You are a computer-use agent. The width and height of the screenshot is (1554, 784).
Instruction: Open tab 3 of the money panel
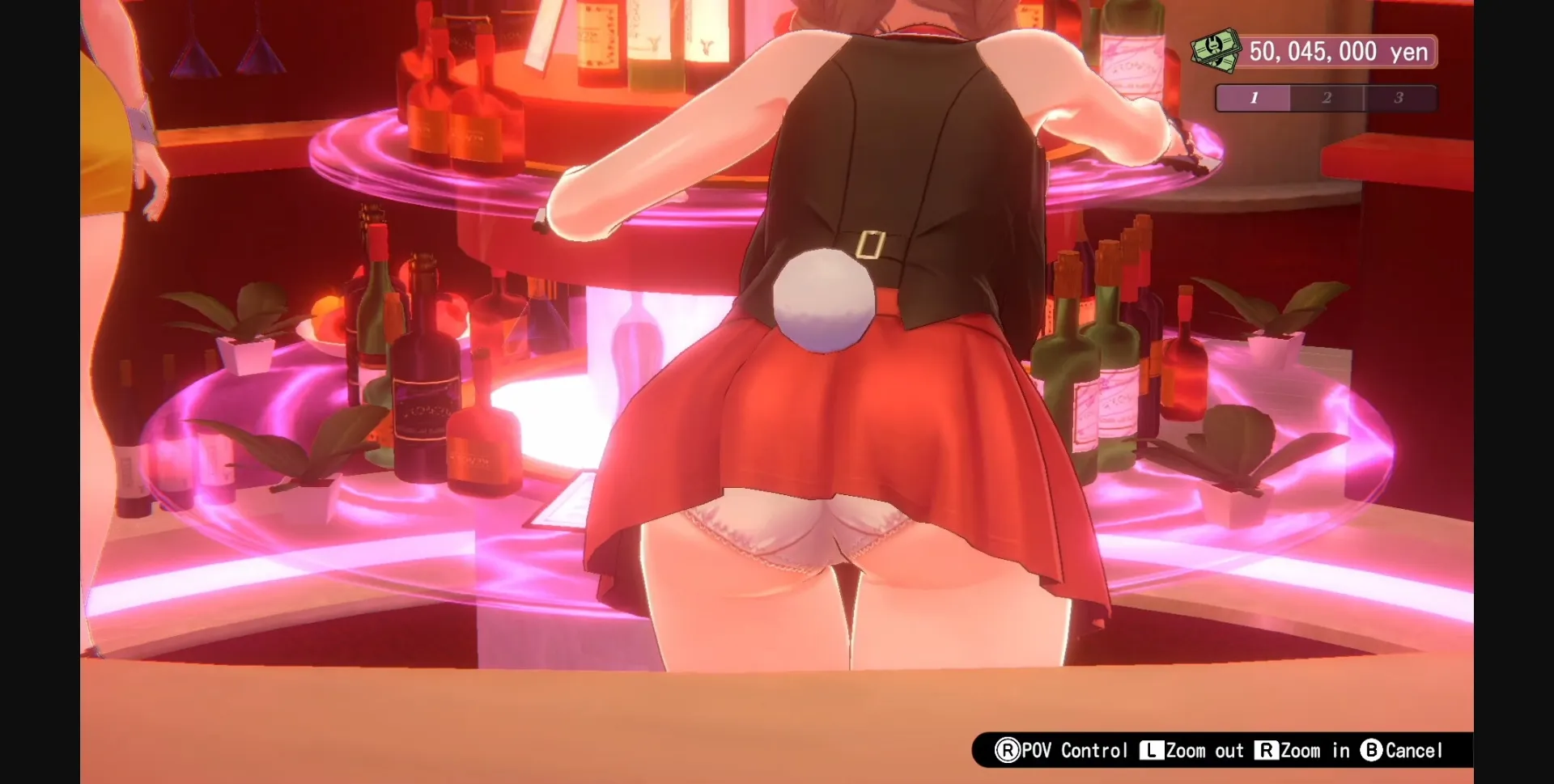pos(1399,98)
